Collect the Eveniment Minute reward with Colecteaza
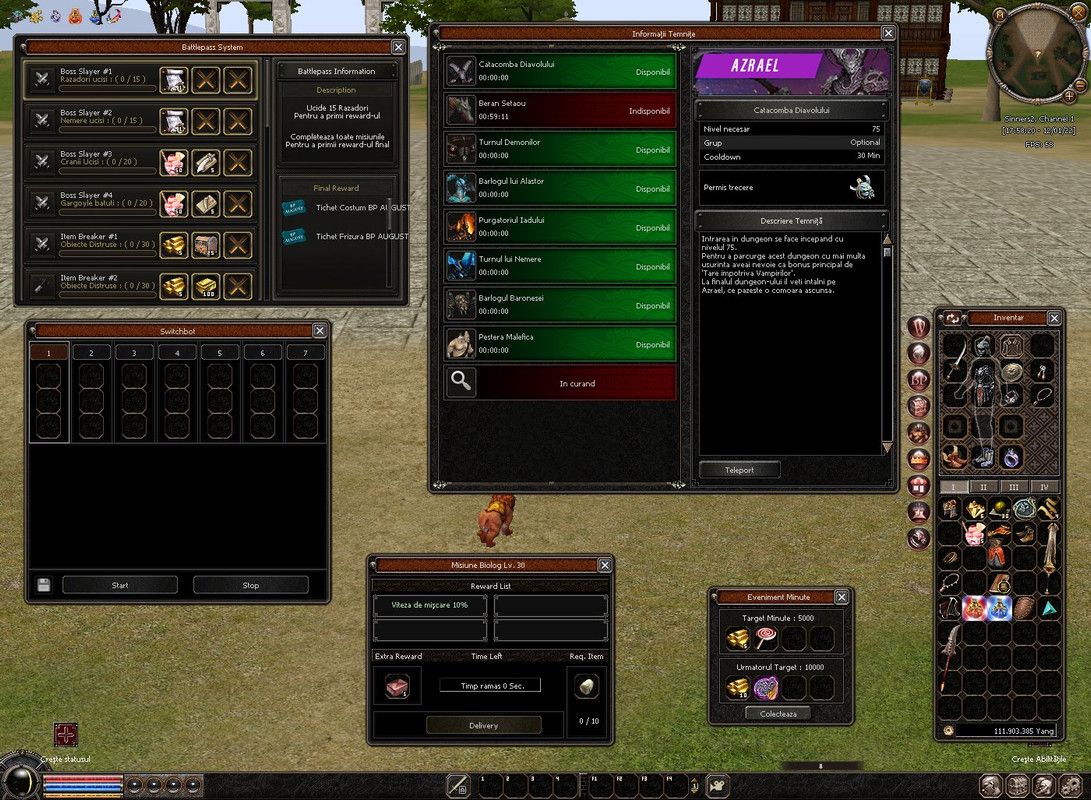This screenshot has width=1091, height=800. pyautogui.click(x=777, y=713)
